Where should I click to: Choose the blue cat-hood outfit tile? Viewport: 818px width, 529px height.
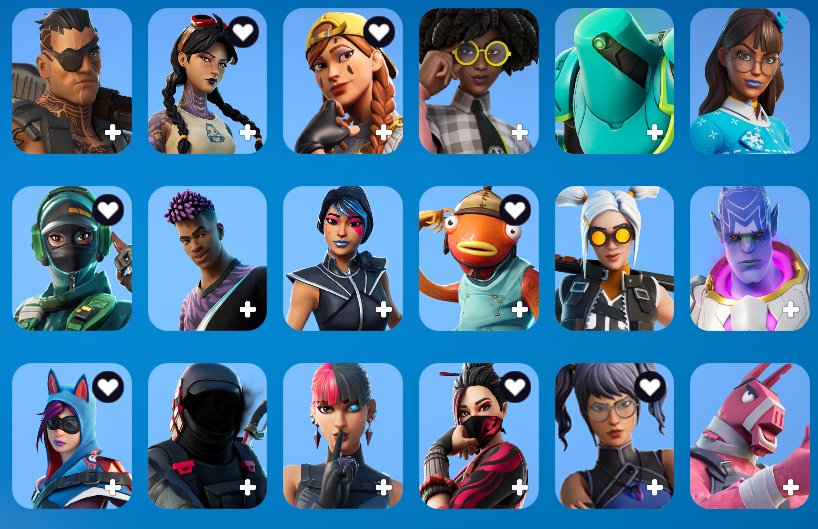pos(71,436)
